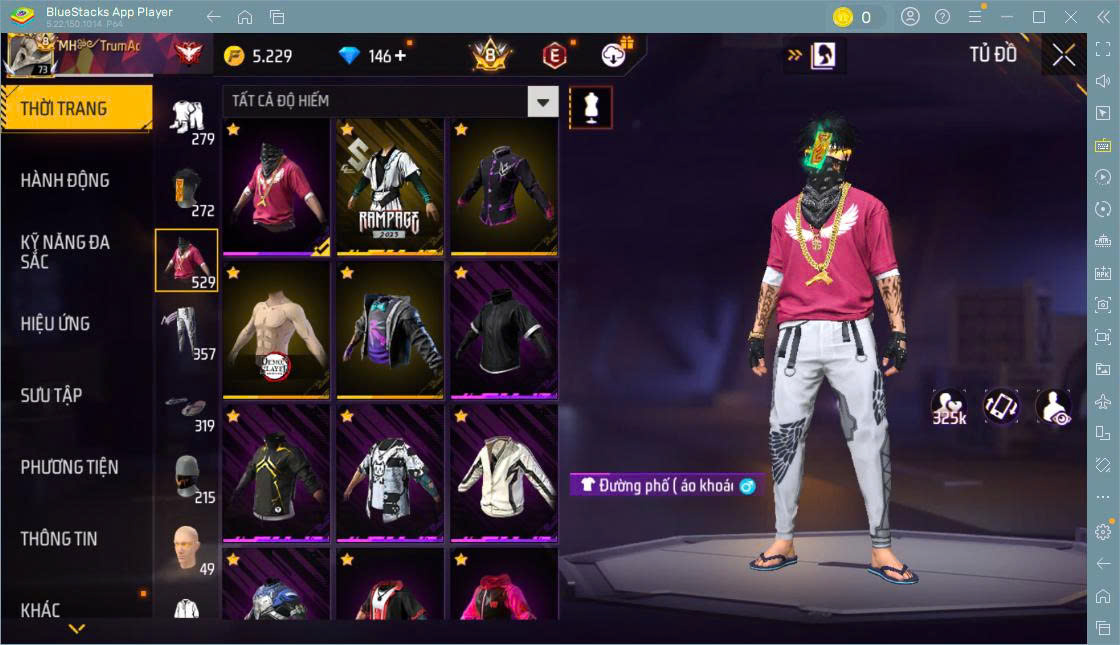Add diamonds with the plus button

[x=401, y=56]
